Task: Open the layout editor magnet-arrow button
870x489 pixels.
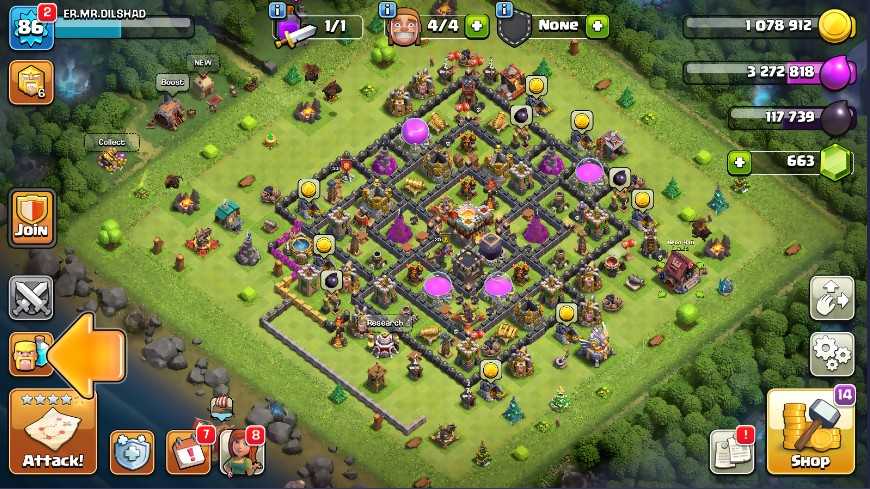Action: 832,298
